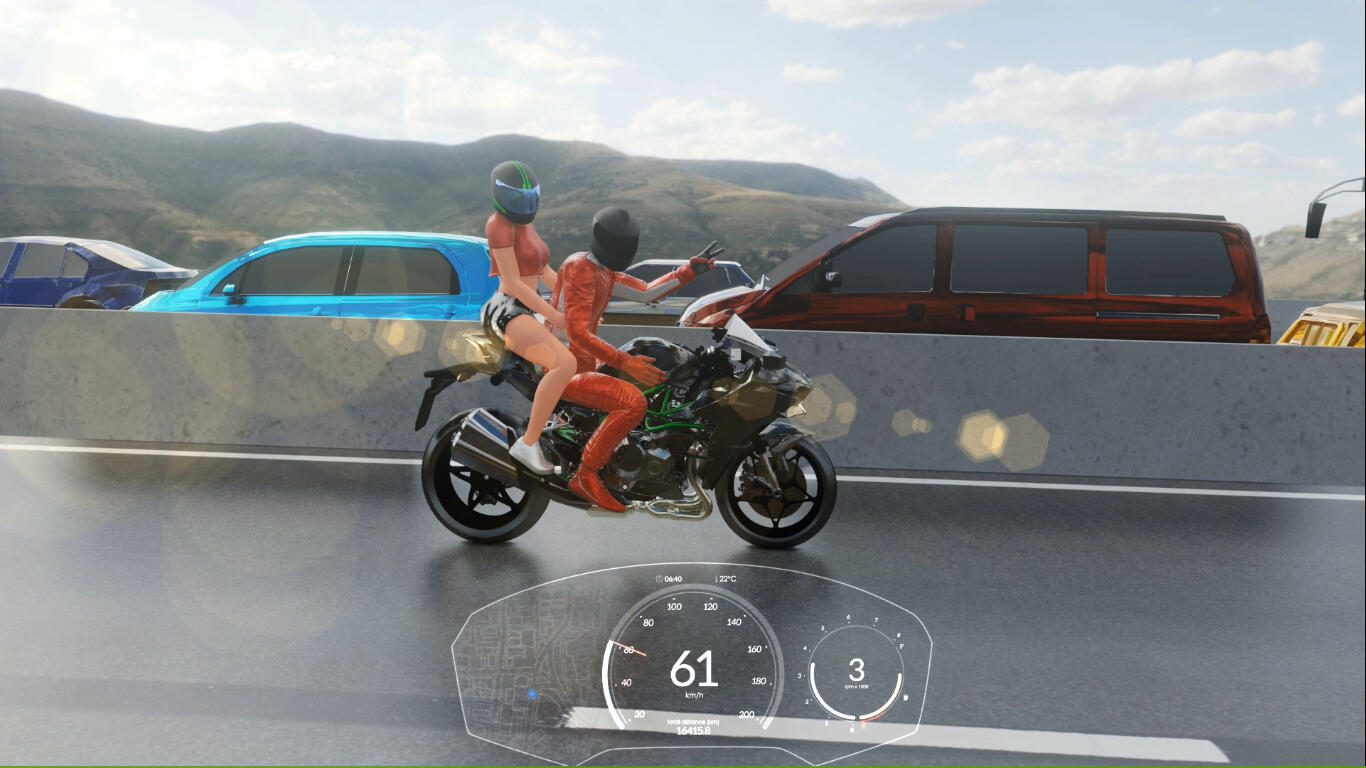Click the clock icon beside 06:40

tap(659, 579)
